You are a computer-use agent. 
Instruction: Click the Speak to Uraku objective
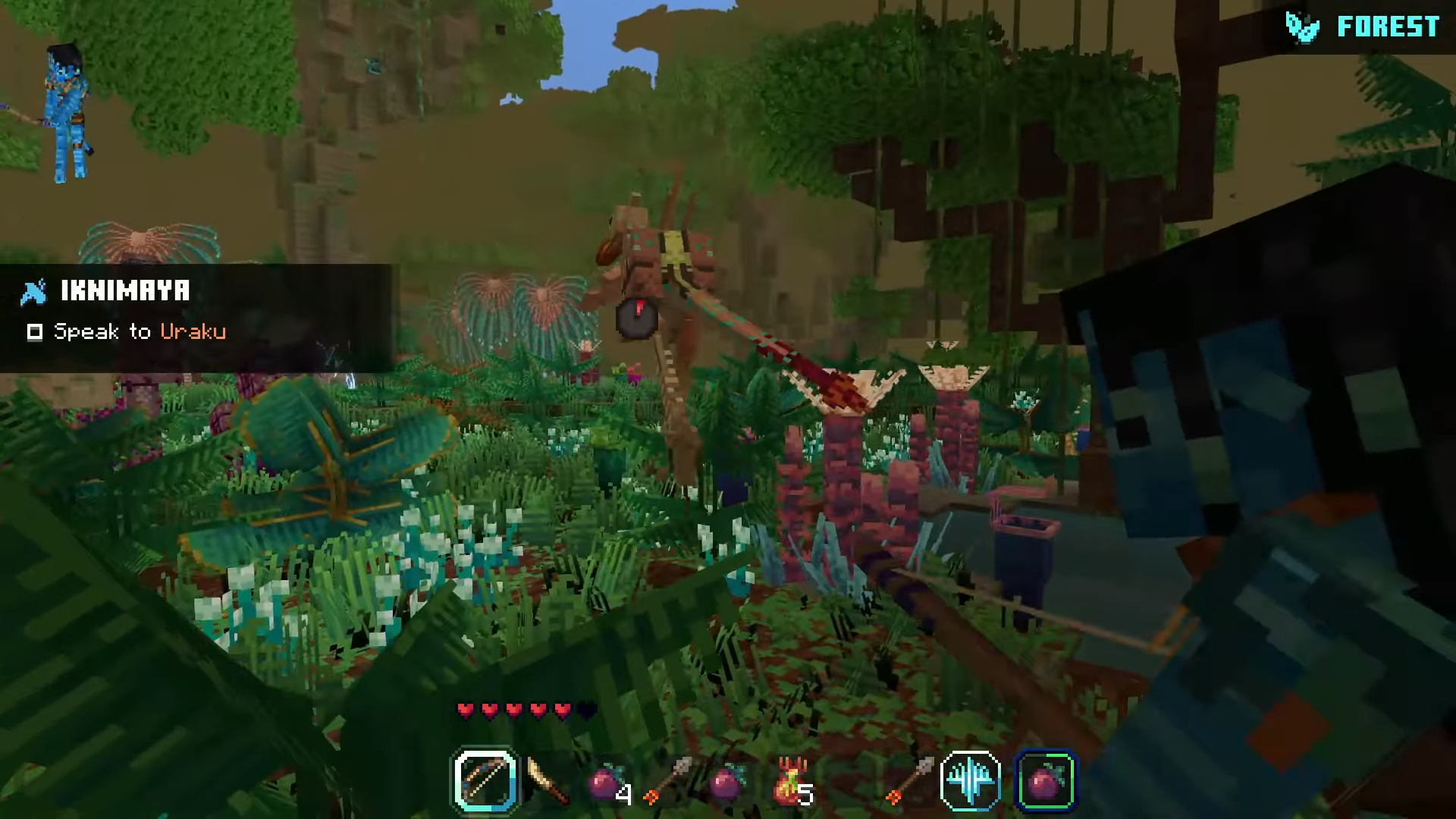140,331
